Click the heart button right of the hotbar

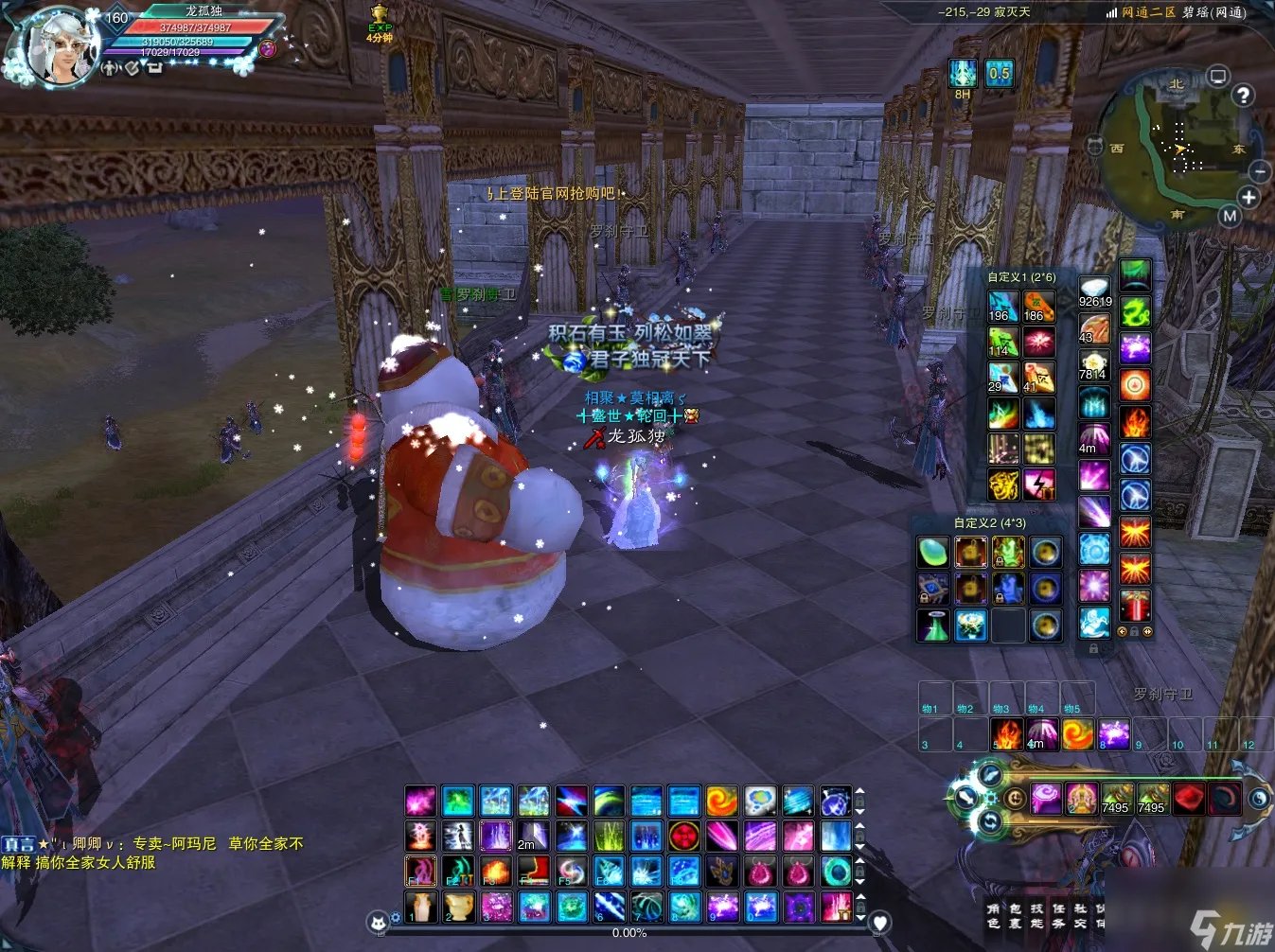[x=879, y=922]
